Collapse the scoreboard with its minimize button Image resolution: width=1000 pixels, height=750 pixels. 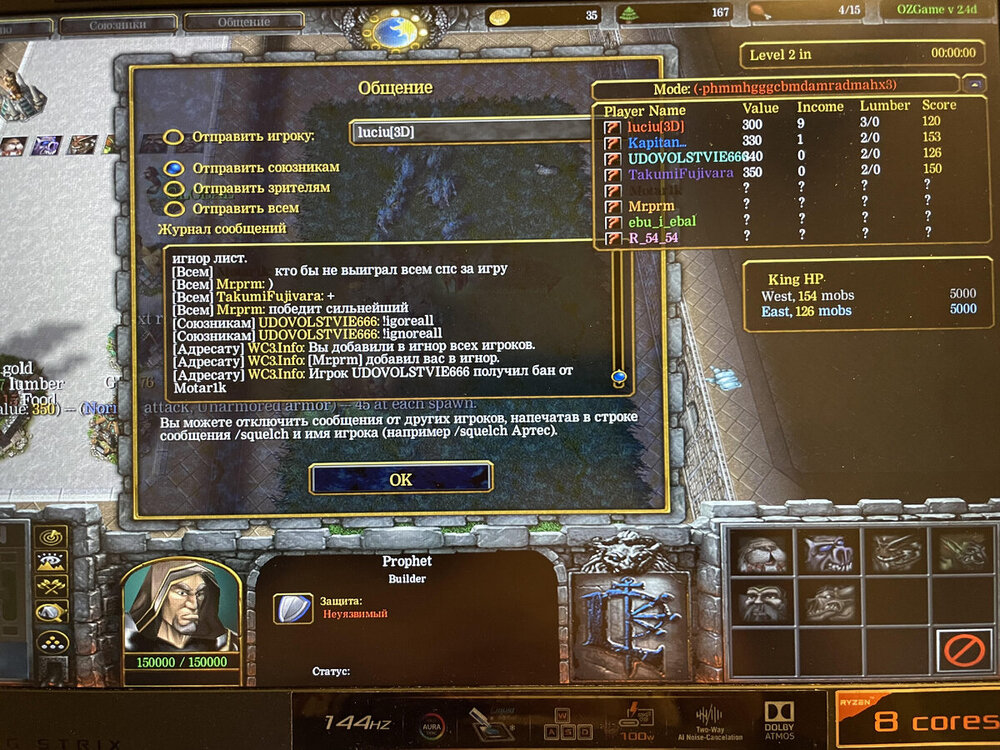click(974, 85)
